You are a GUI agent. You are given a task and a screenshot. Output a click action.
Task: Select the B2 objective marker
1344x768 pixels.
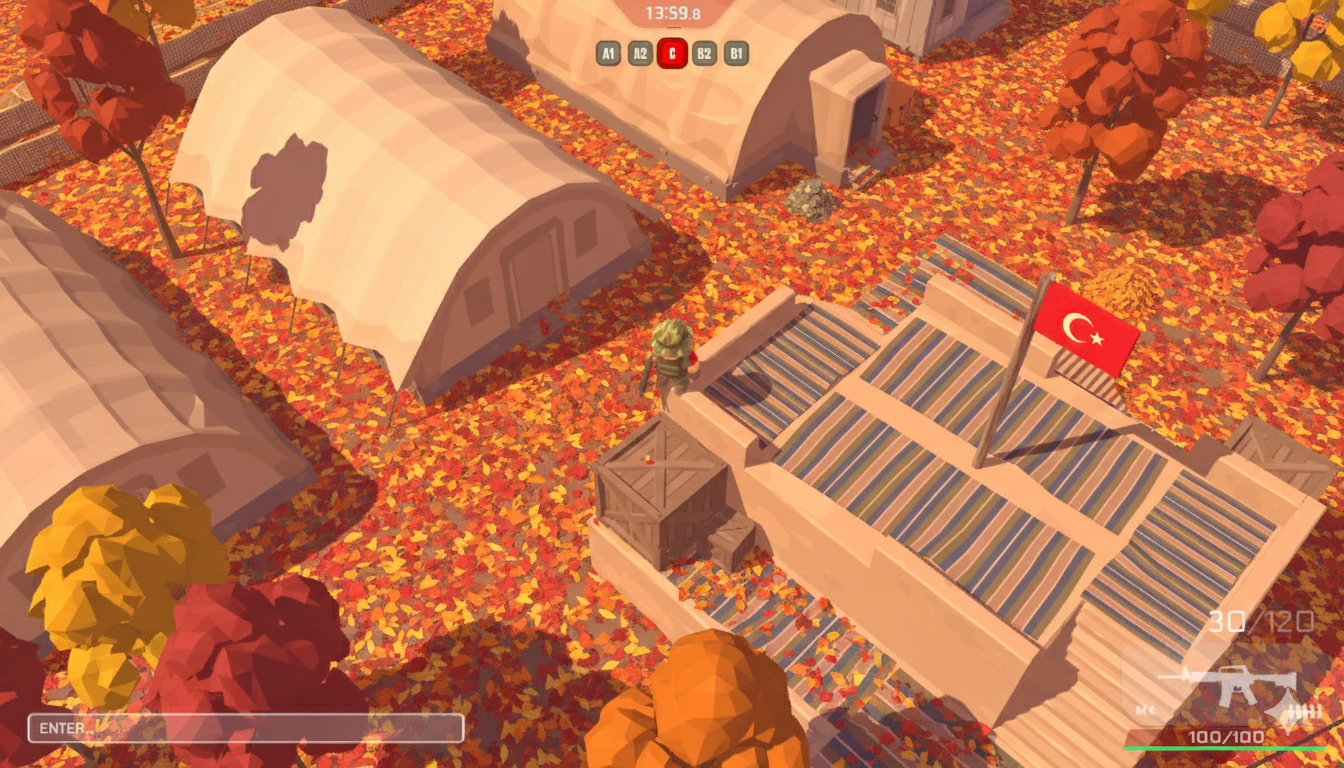pyautogui.click(x=704, y=53)
